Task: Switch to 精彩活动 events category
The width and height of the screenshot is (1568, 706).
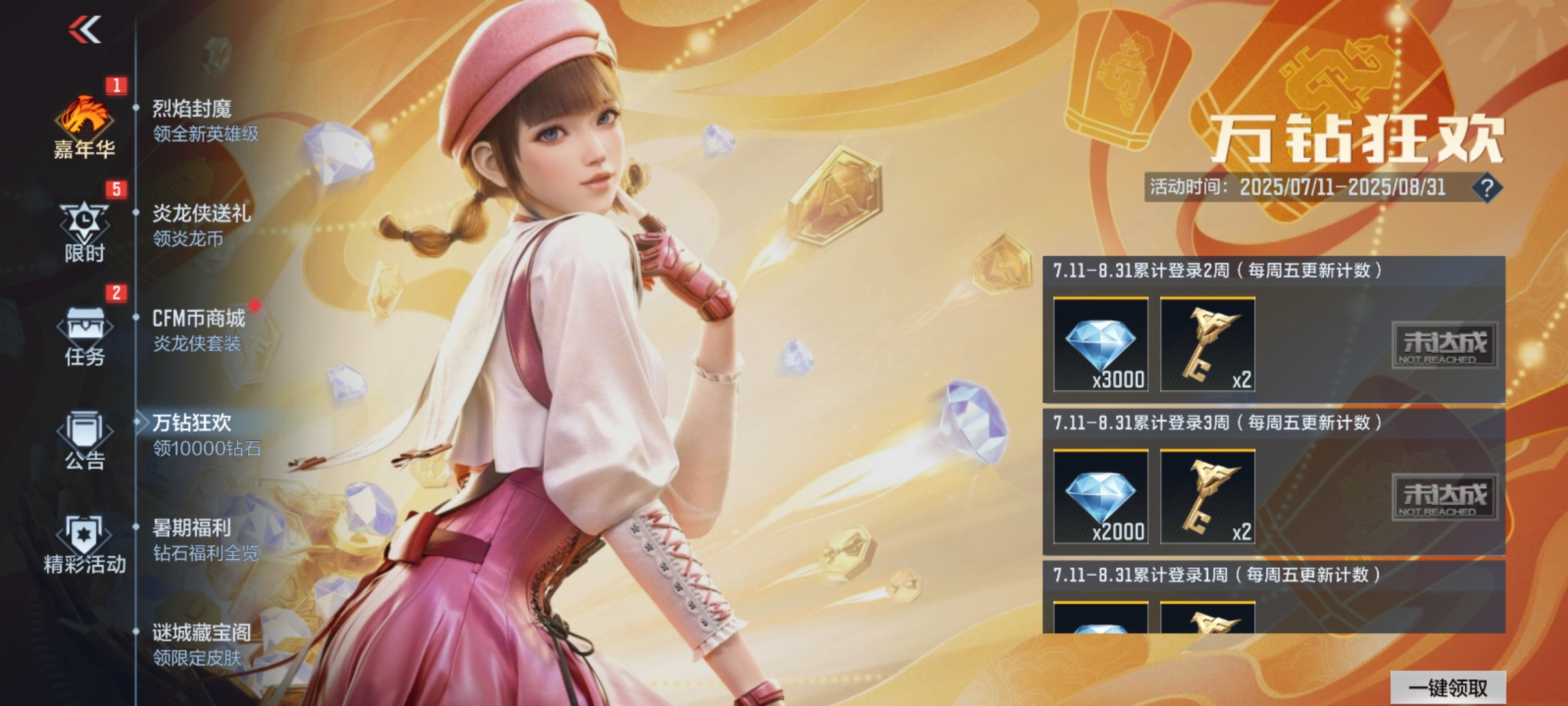Action: click(84, 545)
